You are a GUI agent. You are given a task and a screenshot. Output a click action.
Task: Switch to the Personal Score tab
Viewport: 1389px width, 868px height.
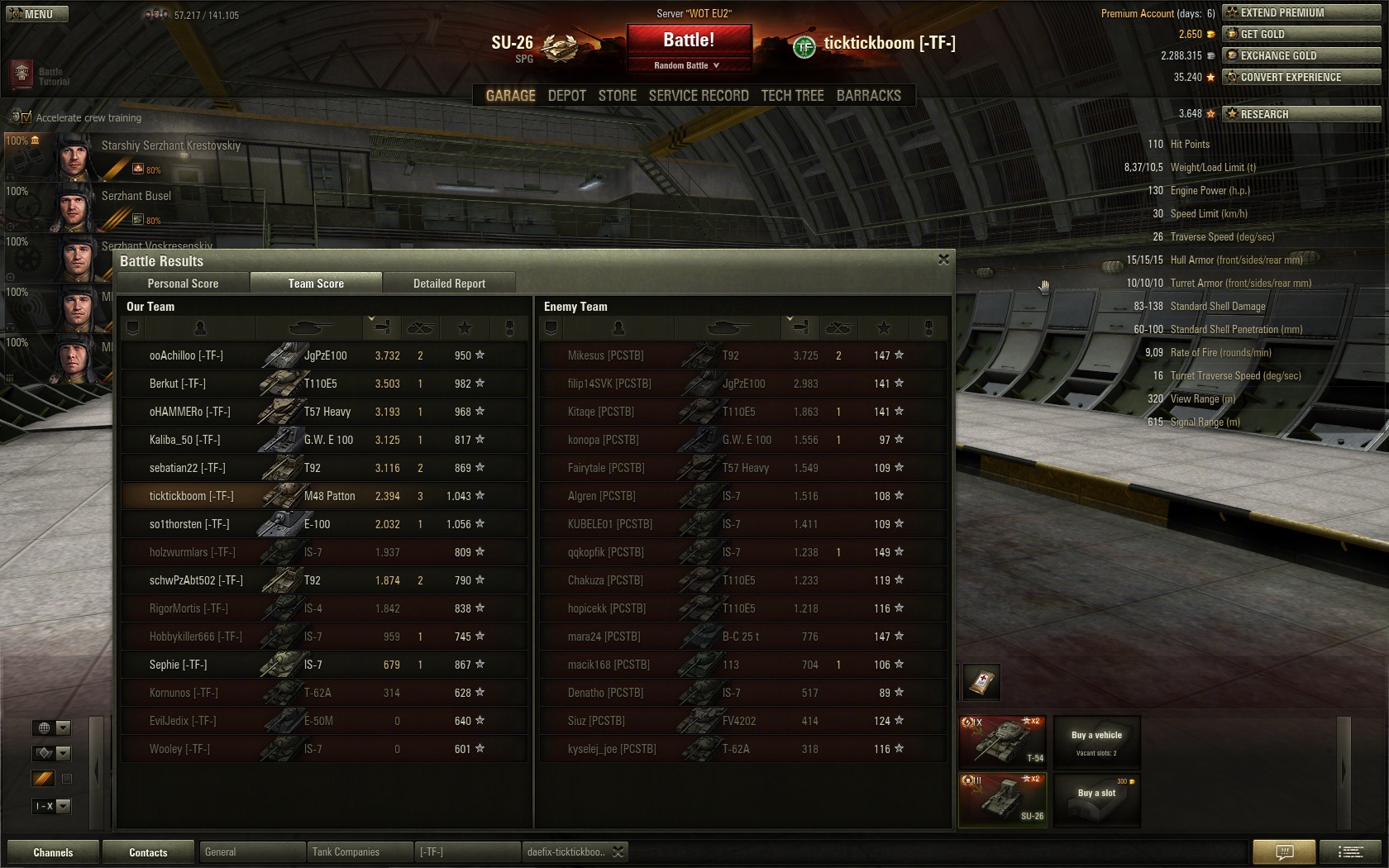(183, 284)
